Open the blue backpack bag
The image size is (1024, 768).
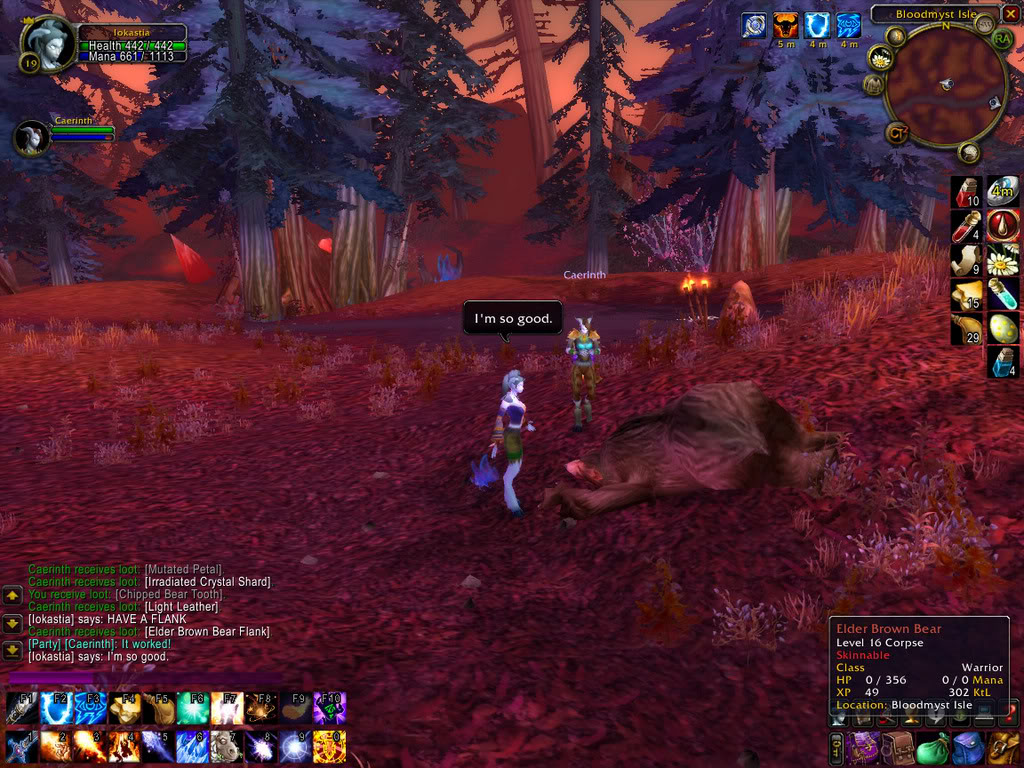[967, 748]
